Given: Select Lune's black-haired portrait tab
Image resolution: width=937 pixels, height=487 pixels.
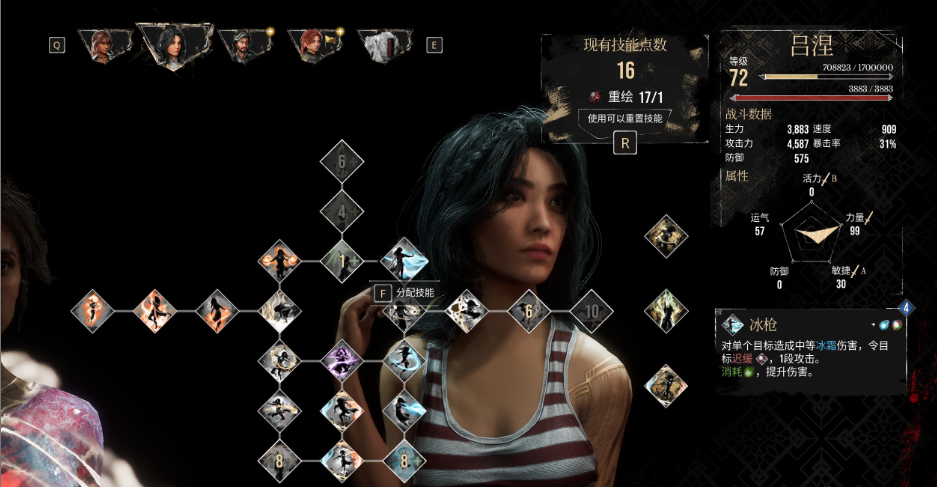Looking at the screenshot, I should [176, 44].
